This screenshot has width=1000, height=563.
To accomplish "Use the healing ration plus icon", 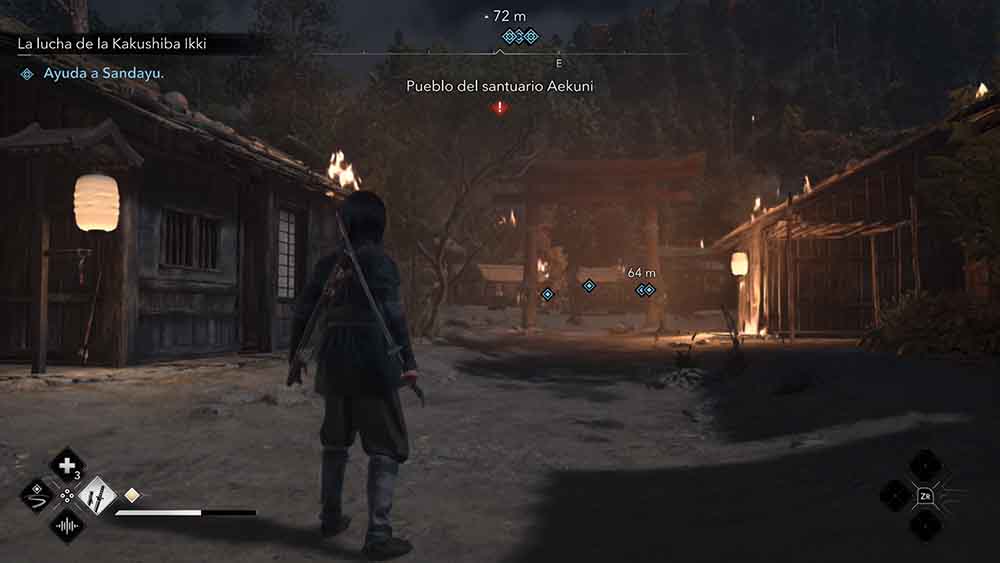I will pyautogui.click(x=68, y=464).
